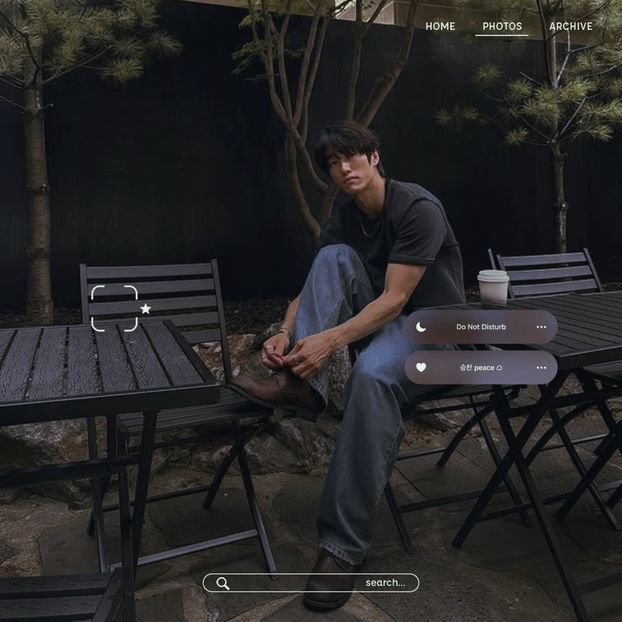This screenshot has width=622, height=622.
Task: Open Do Not Disturb three-dot options
Action: tap(541, 327)
